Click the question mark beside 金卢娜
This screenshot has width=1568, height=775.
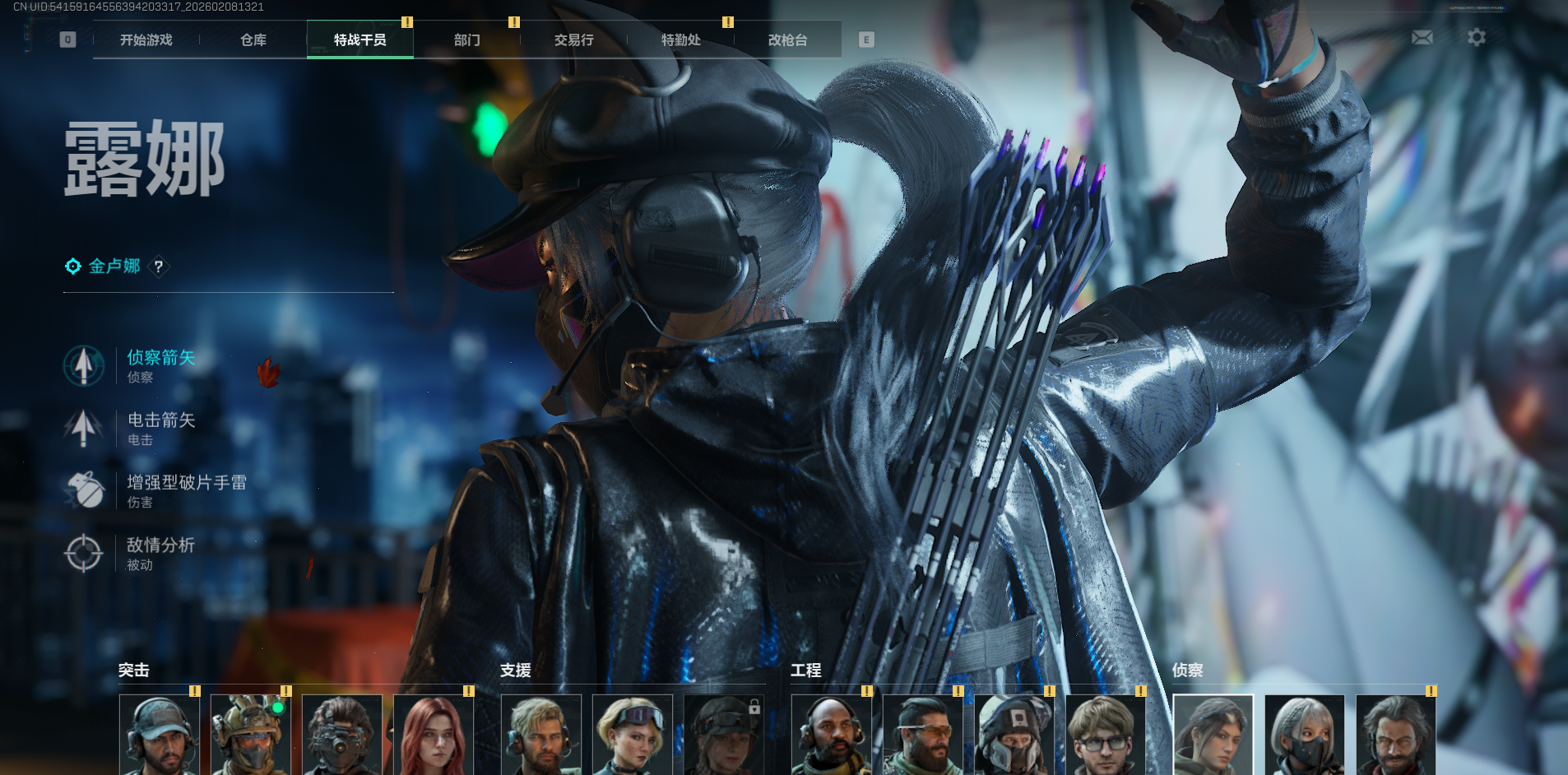pos(159,267)
